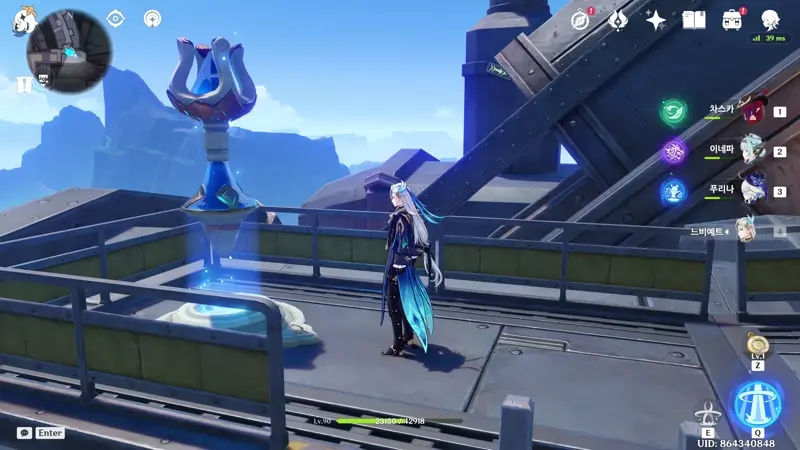
Task: Open the adventurer handbook book icon
Action: 694,19
